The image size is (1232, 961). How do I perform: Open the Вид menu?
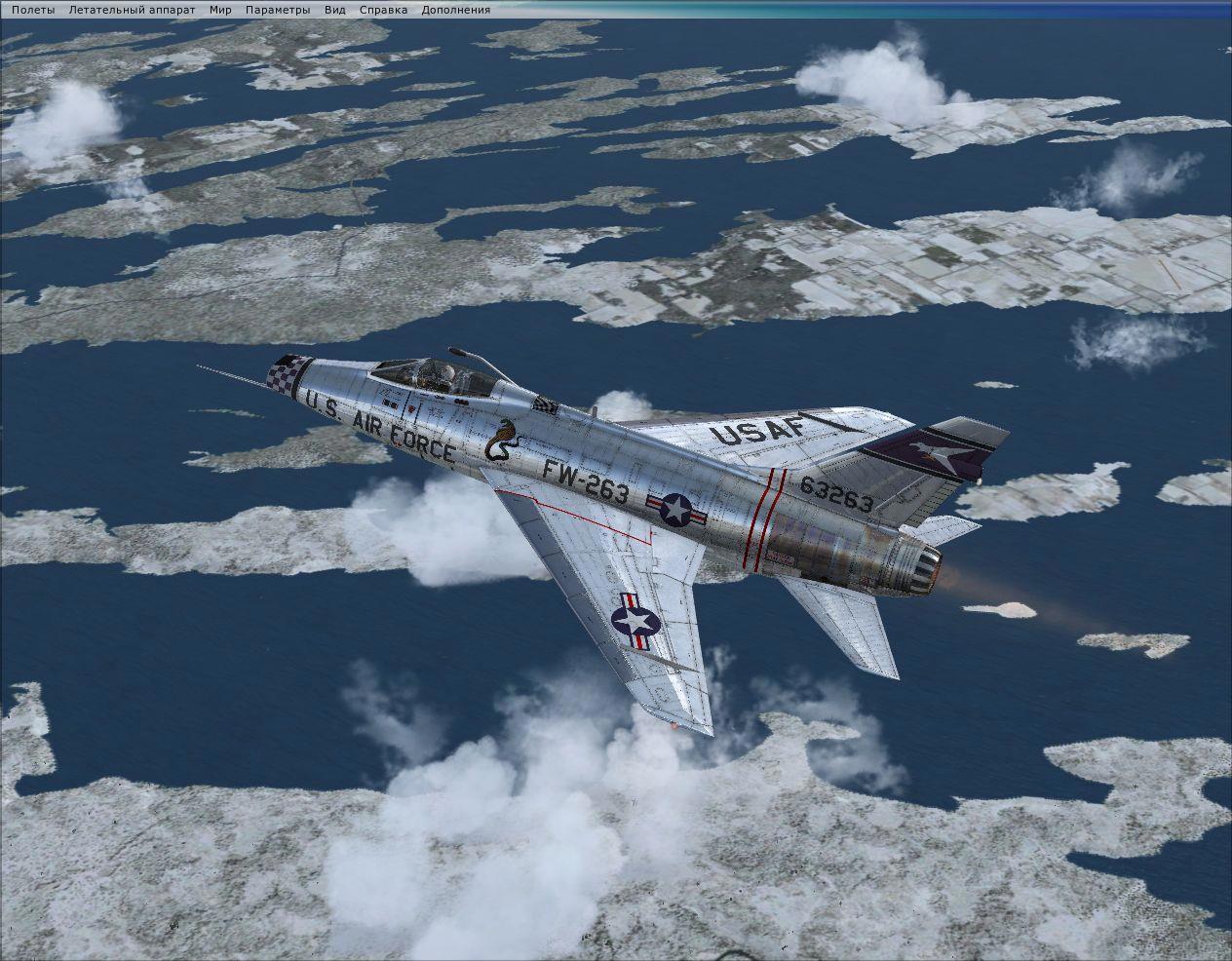[x=335, y=10]
